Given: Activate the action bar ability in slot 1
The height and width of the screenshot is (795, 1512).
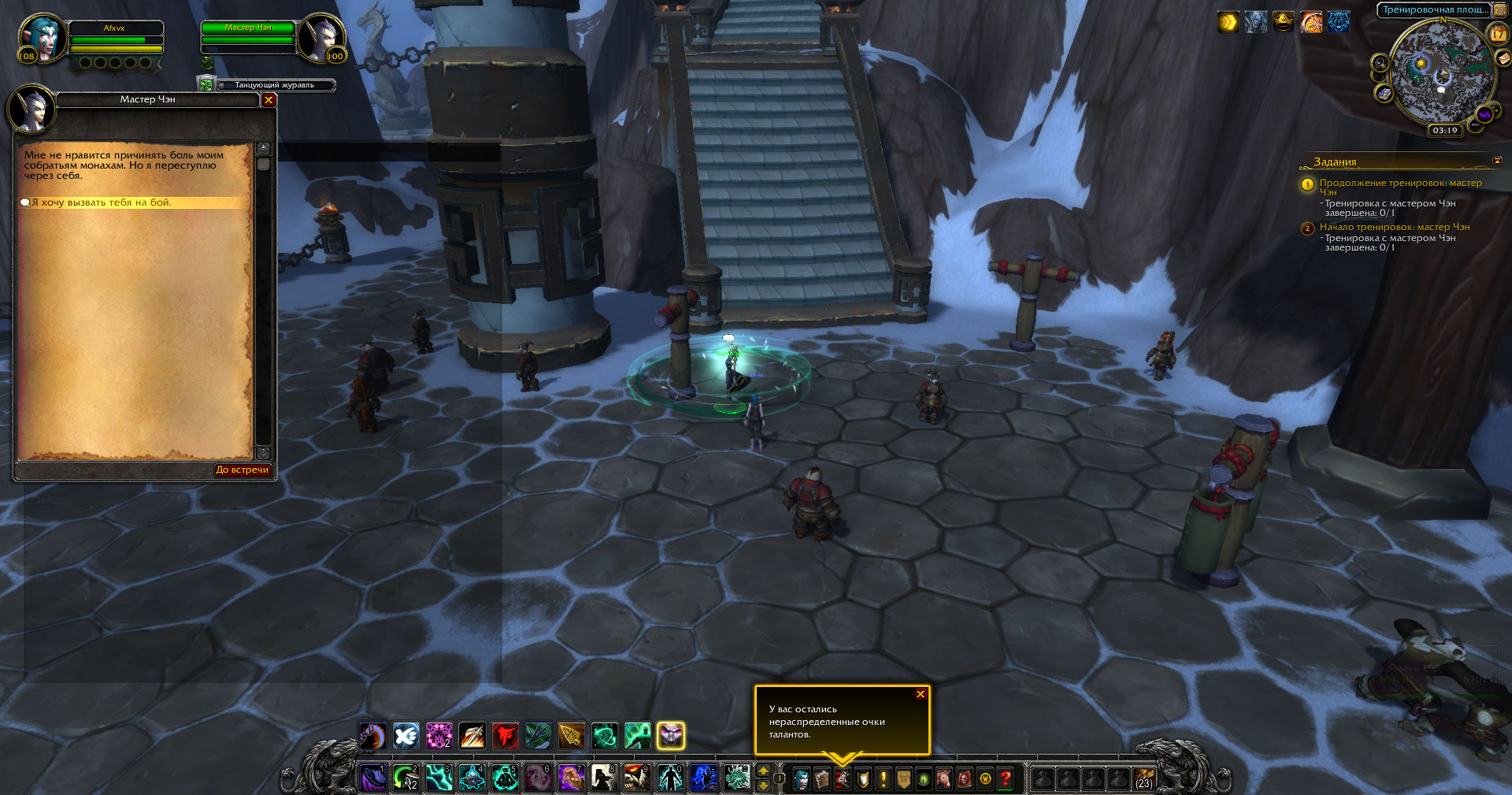Looking at the screenshot, I should 372,778.
